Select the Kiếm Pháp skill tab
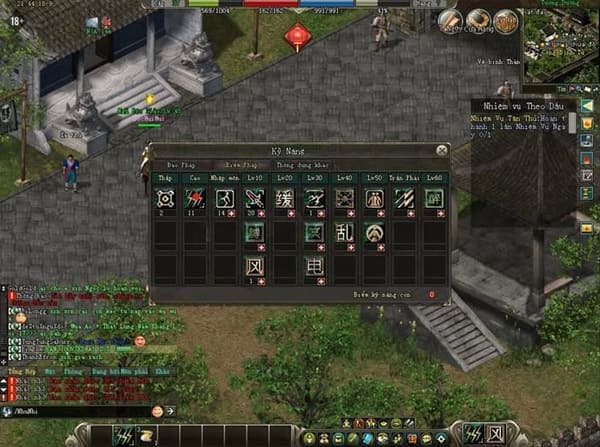The width and height of the screenshot is (600, 447). (x=242, y=164)
